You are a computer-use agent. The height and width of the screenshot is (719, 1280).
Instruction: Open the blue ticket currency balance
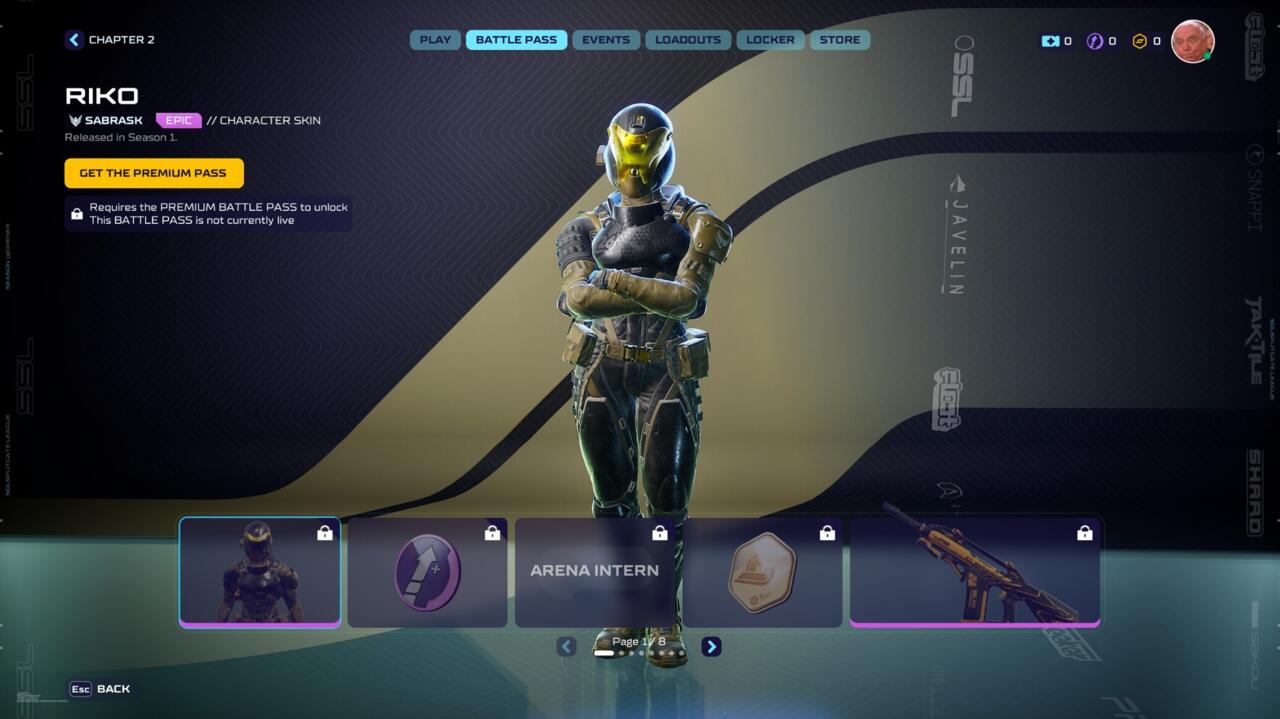pyautogui.click(x=1056, y=42)
